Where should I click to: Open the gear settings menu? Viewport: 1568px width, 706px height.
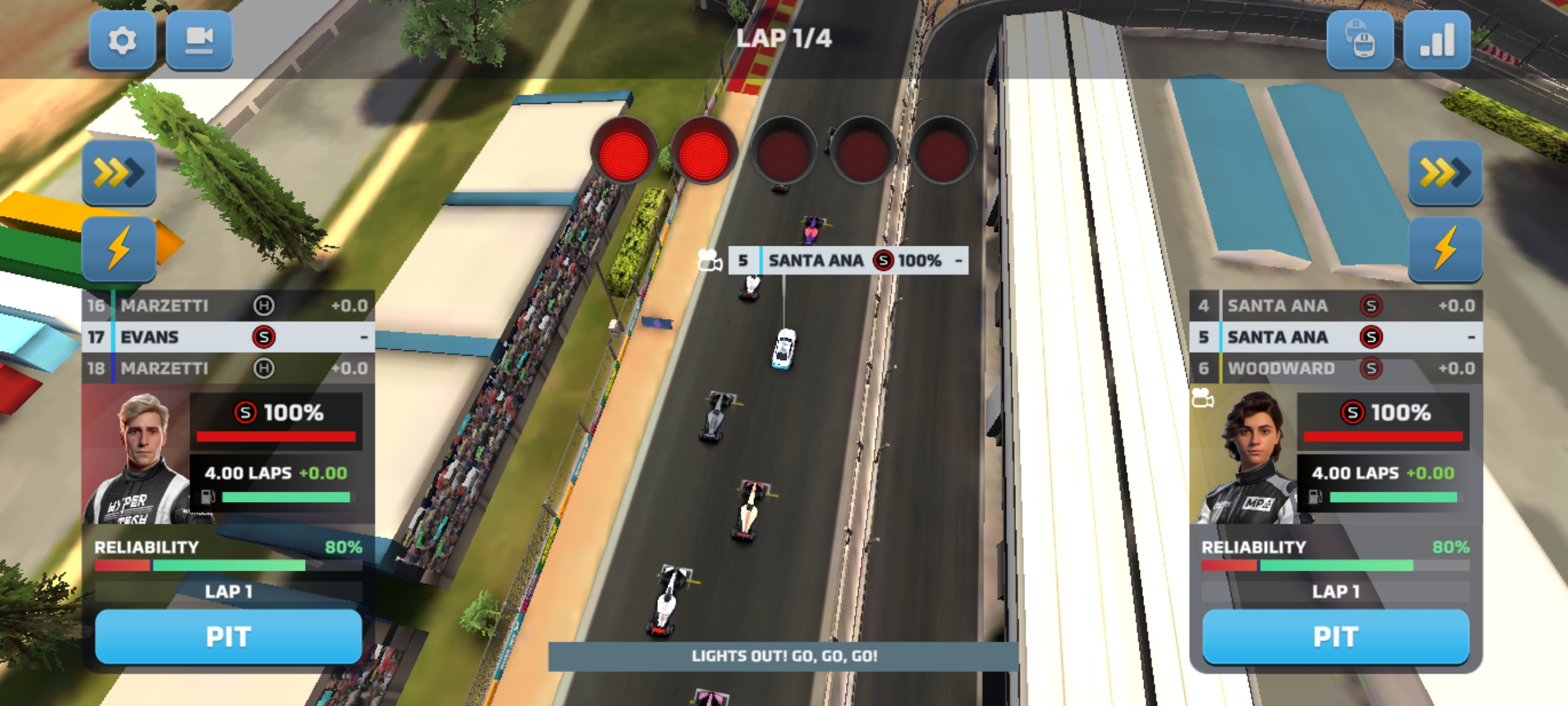pyautogui.click(x=122, y=41)
